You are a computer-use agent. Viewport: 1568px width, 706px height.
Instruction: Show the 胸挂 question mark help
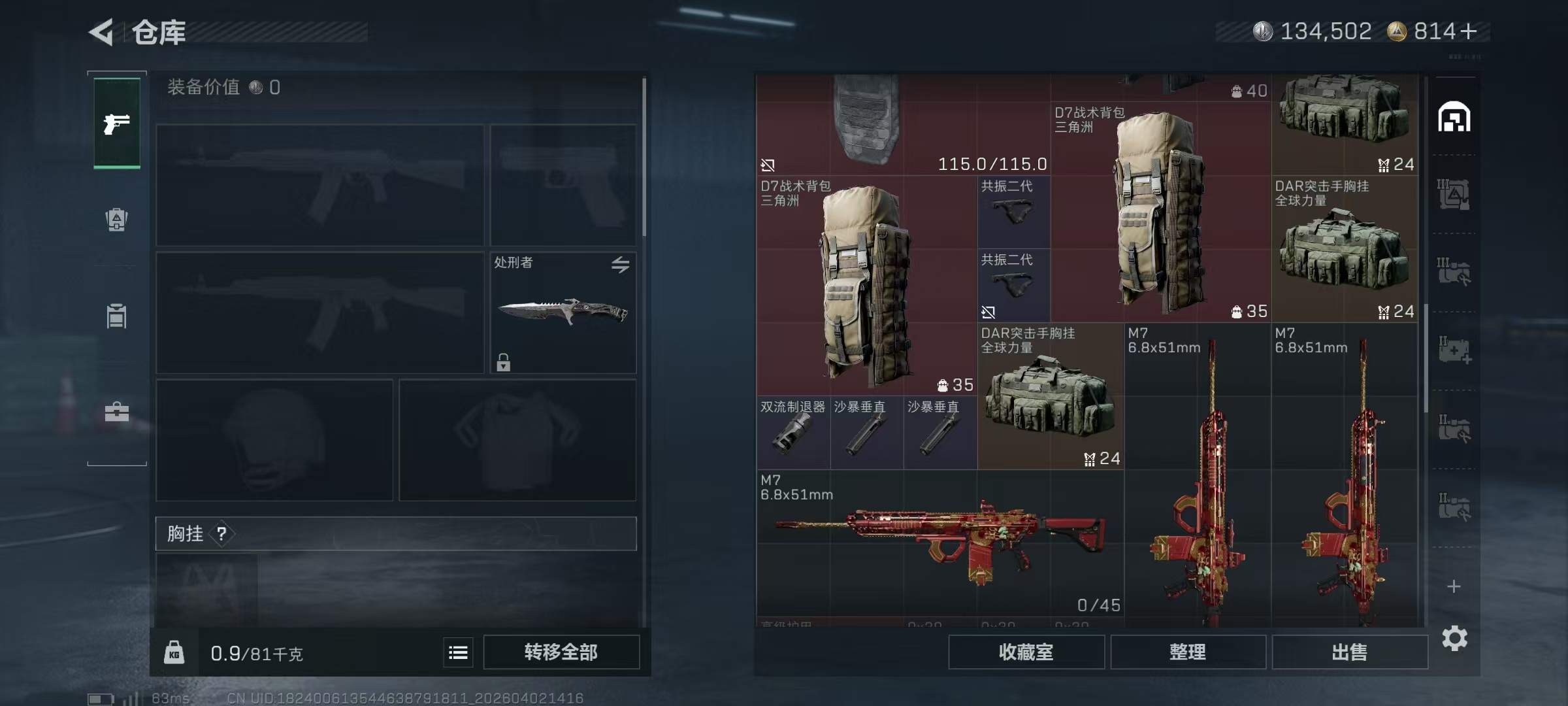(222, 533)
